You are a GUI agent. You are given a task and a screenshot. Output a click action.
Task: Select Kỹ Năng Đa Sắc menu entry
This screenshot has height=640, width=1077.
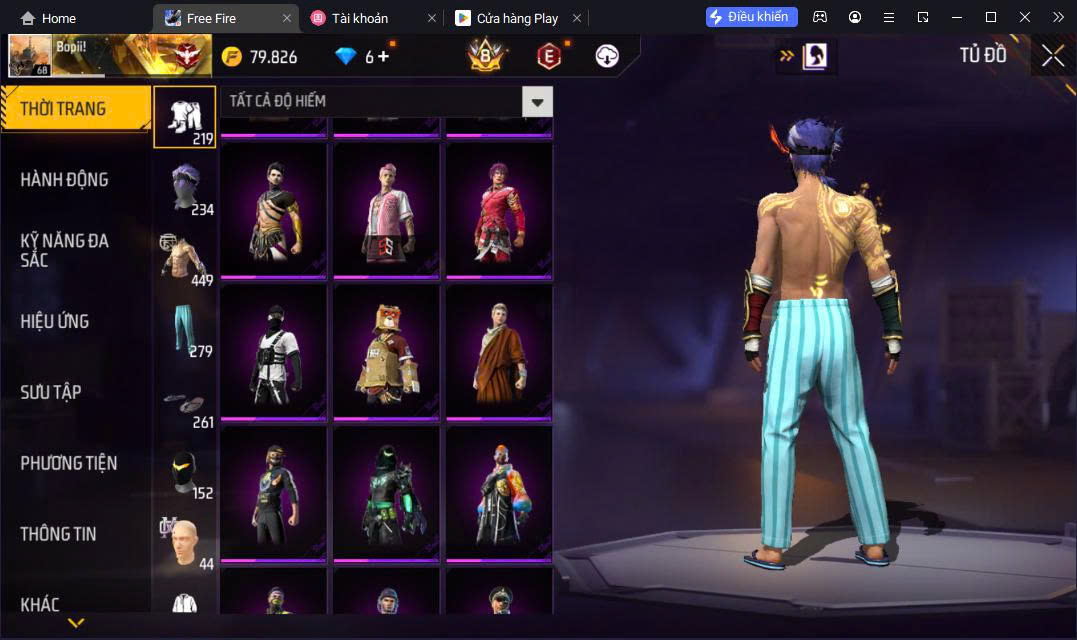point(64,250)
